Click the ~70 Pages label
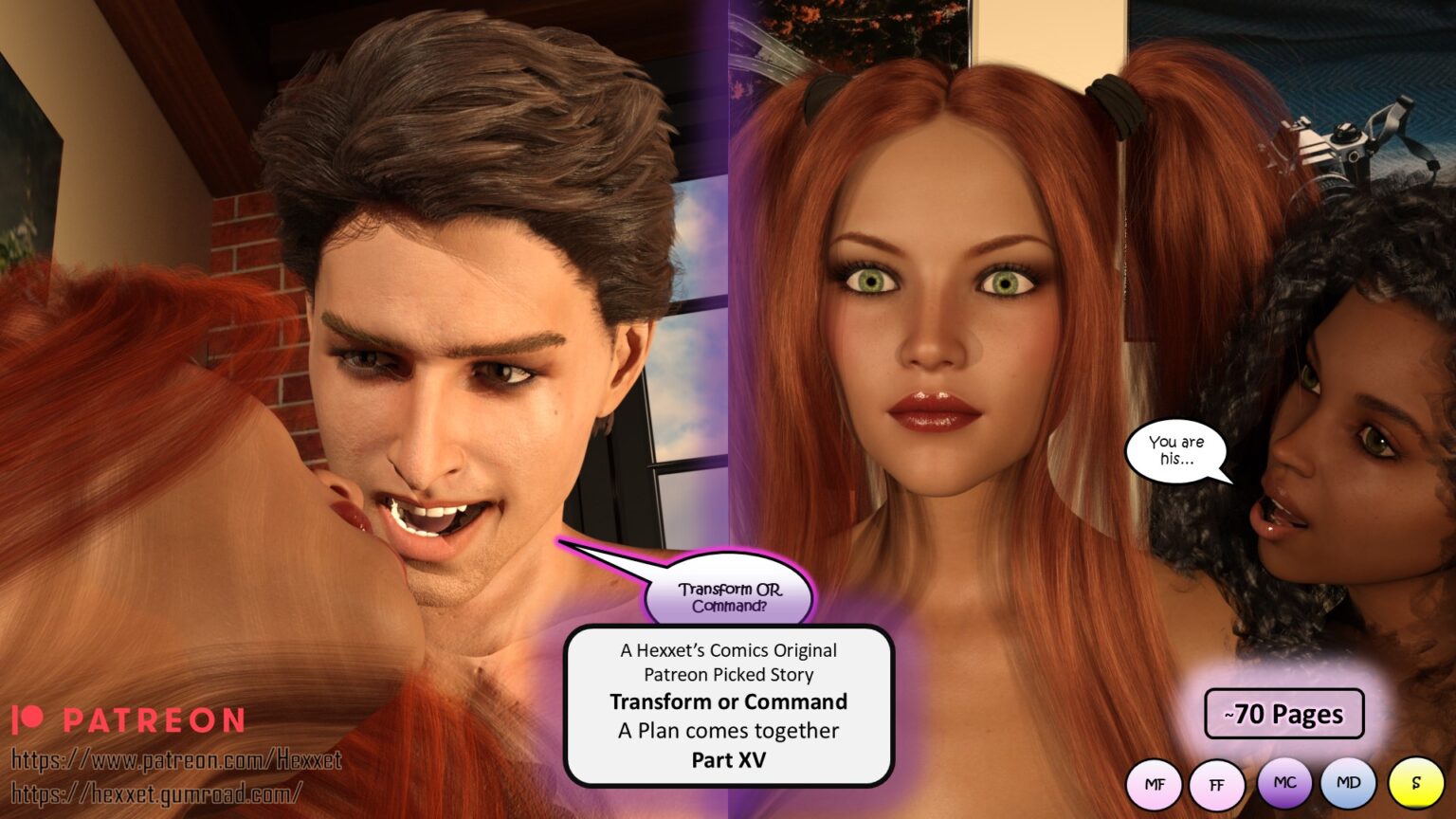 pos(1283,714)
